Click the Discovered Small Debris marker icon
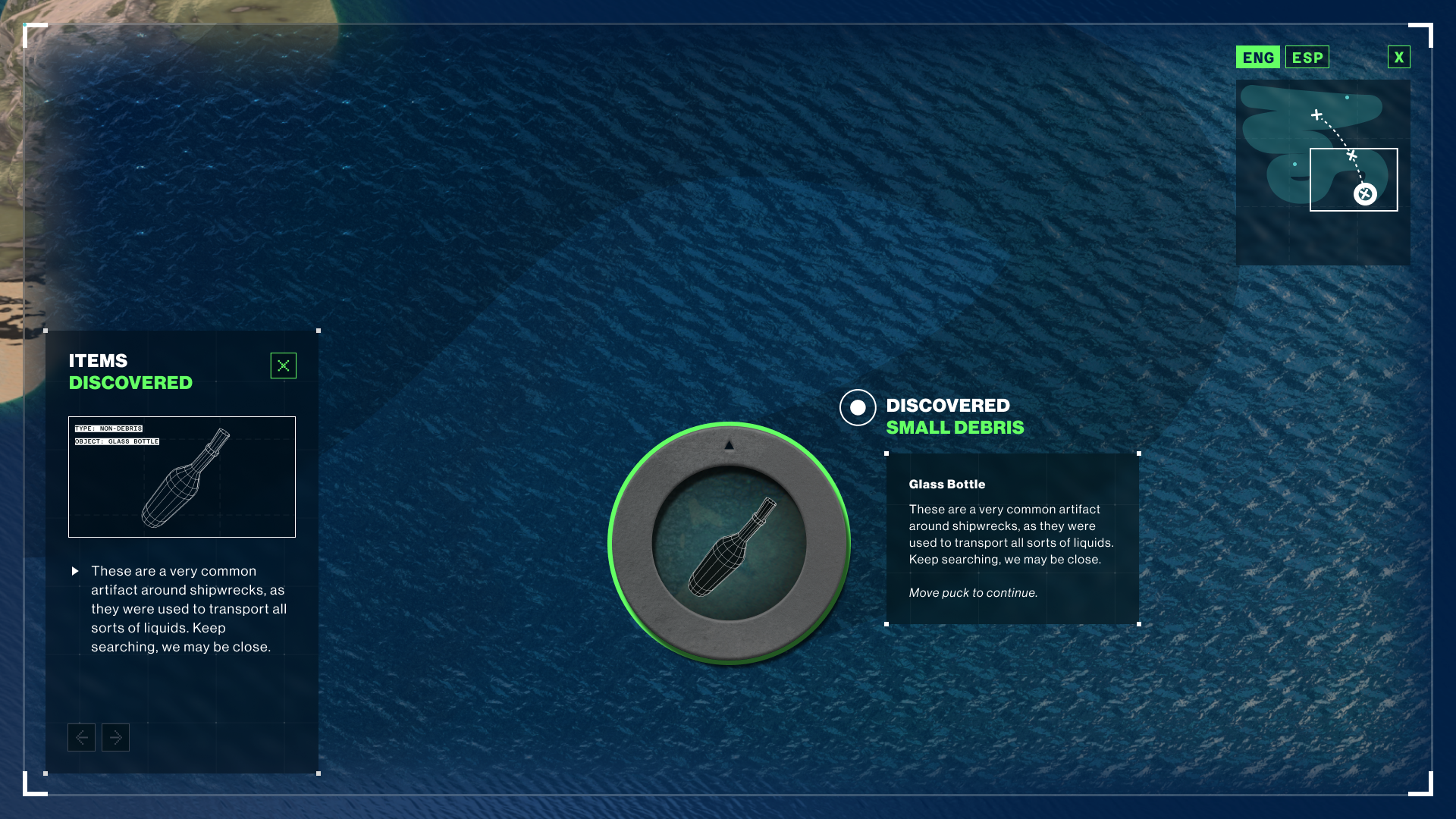 858,408
